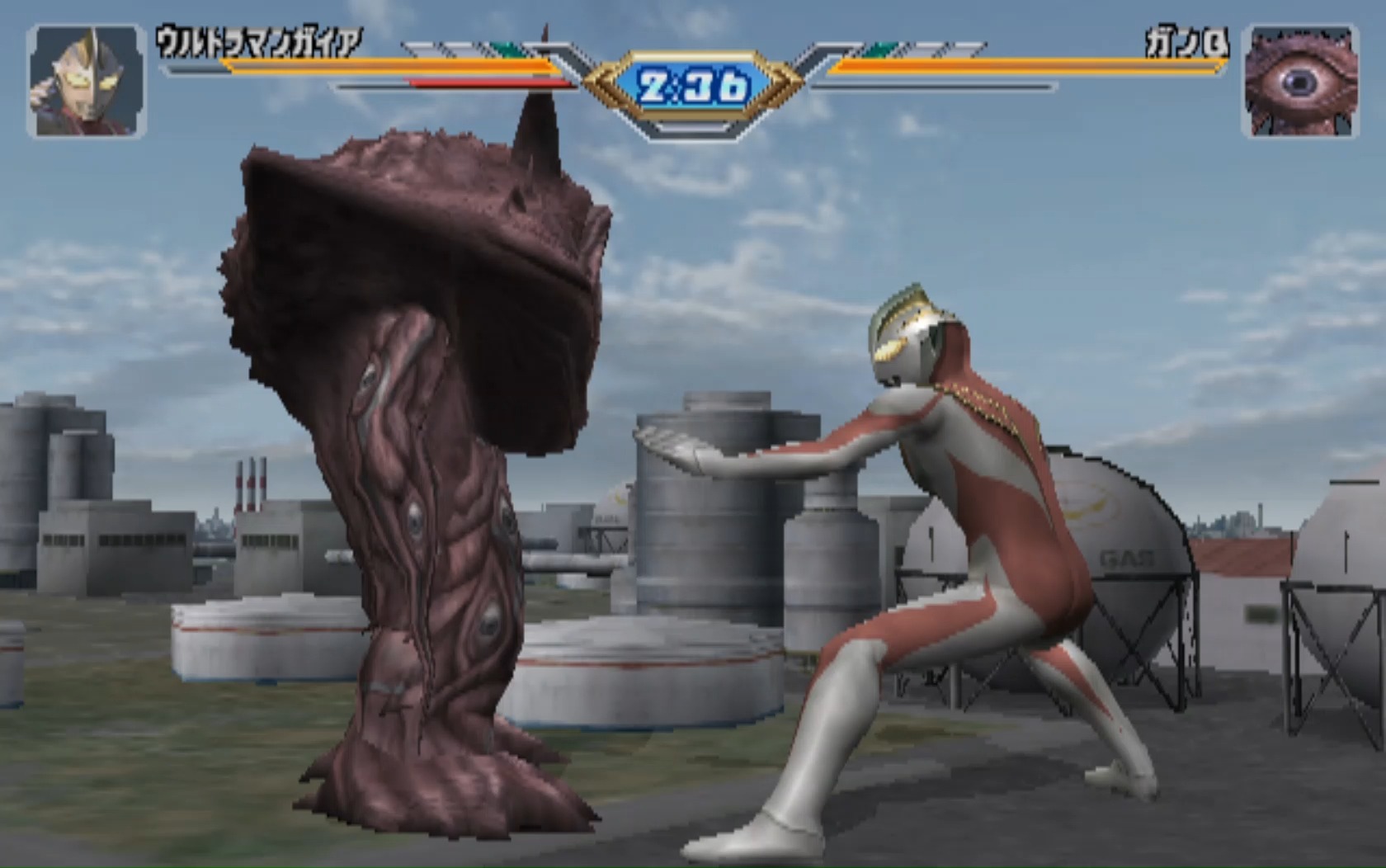Select the Gan Q eyeball monster portrait
Viewport: 1386px width, 868px height.
point(1300,81)
